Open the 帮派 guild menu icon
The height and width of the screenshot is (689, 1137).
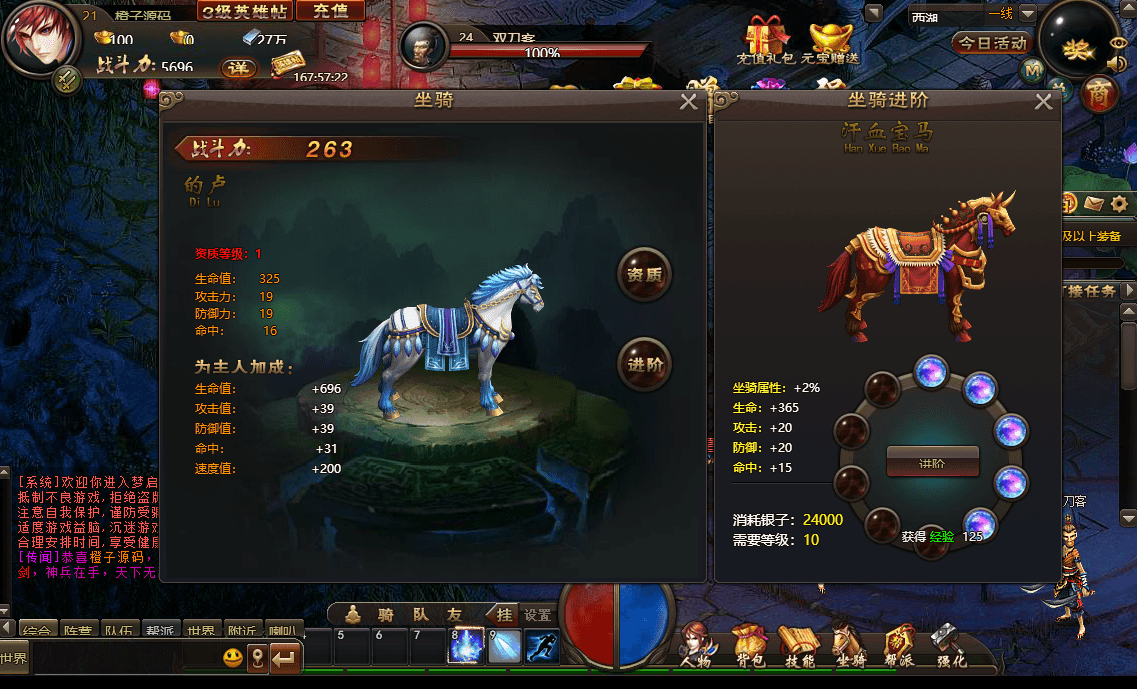click(900, 646)
